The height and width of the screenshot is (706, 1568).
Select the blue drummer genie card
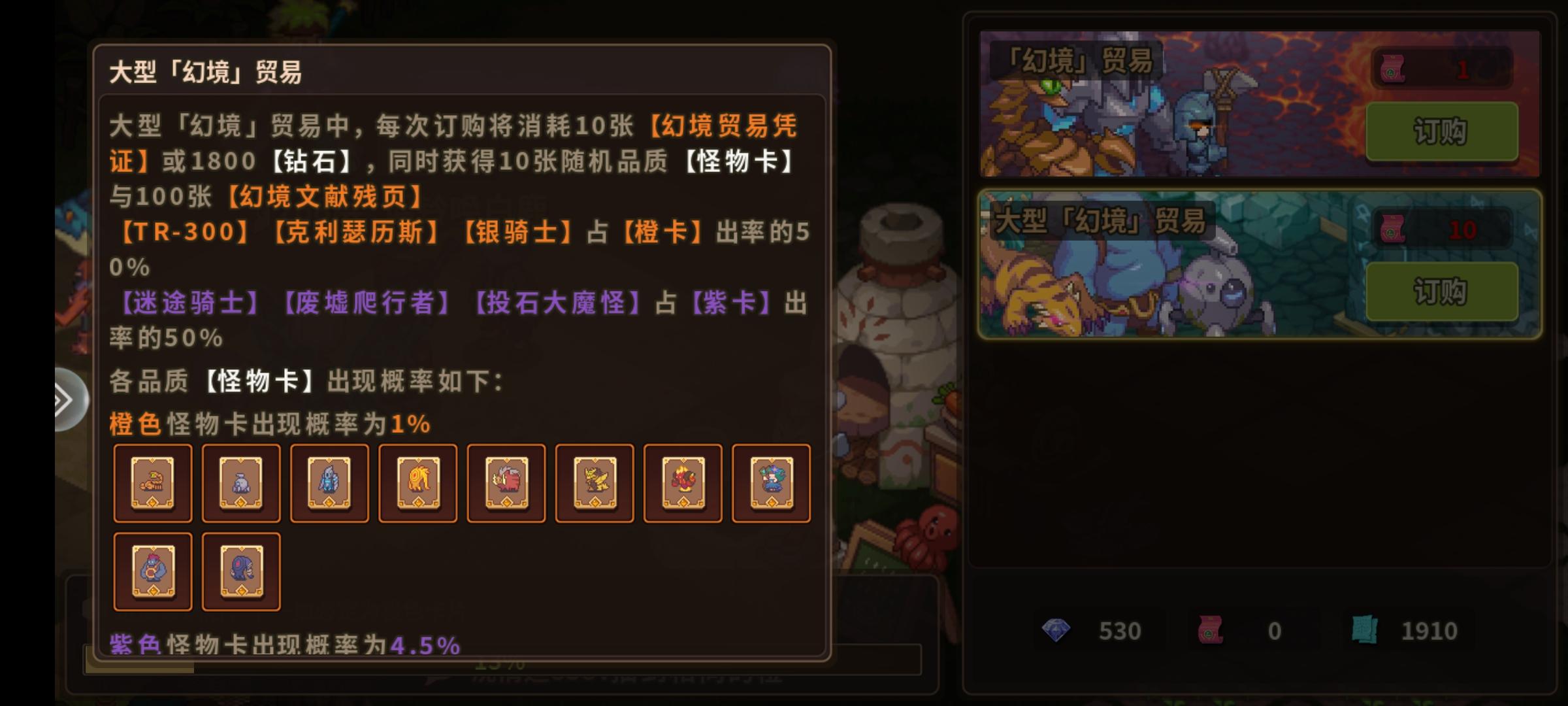click(152, 571)
